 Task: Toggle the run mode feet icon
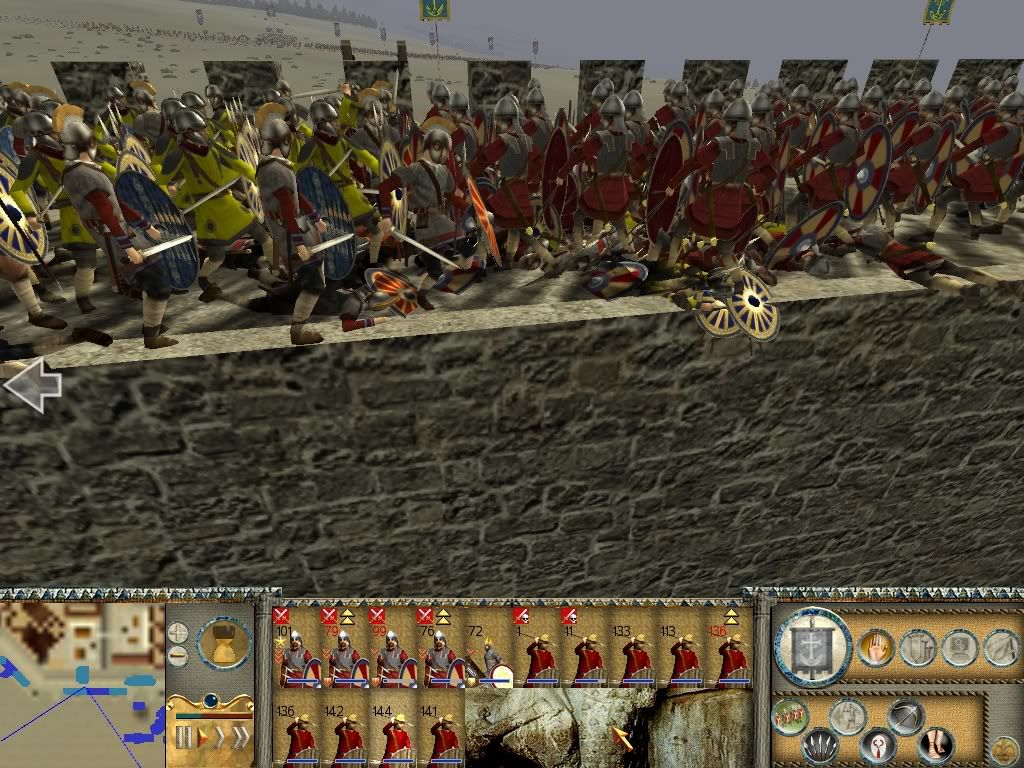pyautogui.click(x=934, y=744)
